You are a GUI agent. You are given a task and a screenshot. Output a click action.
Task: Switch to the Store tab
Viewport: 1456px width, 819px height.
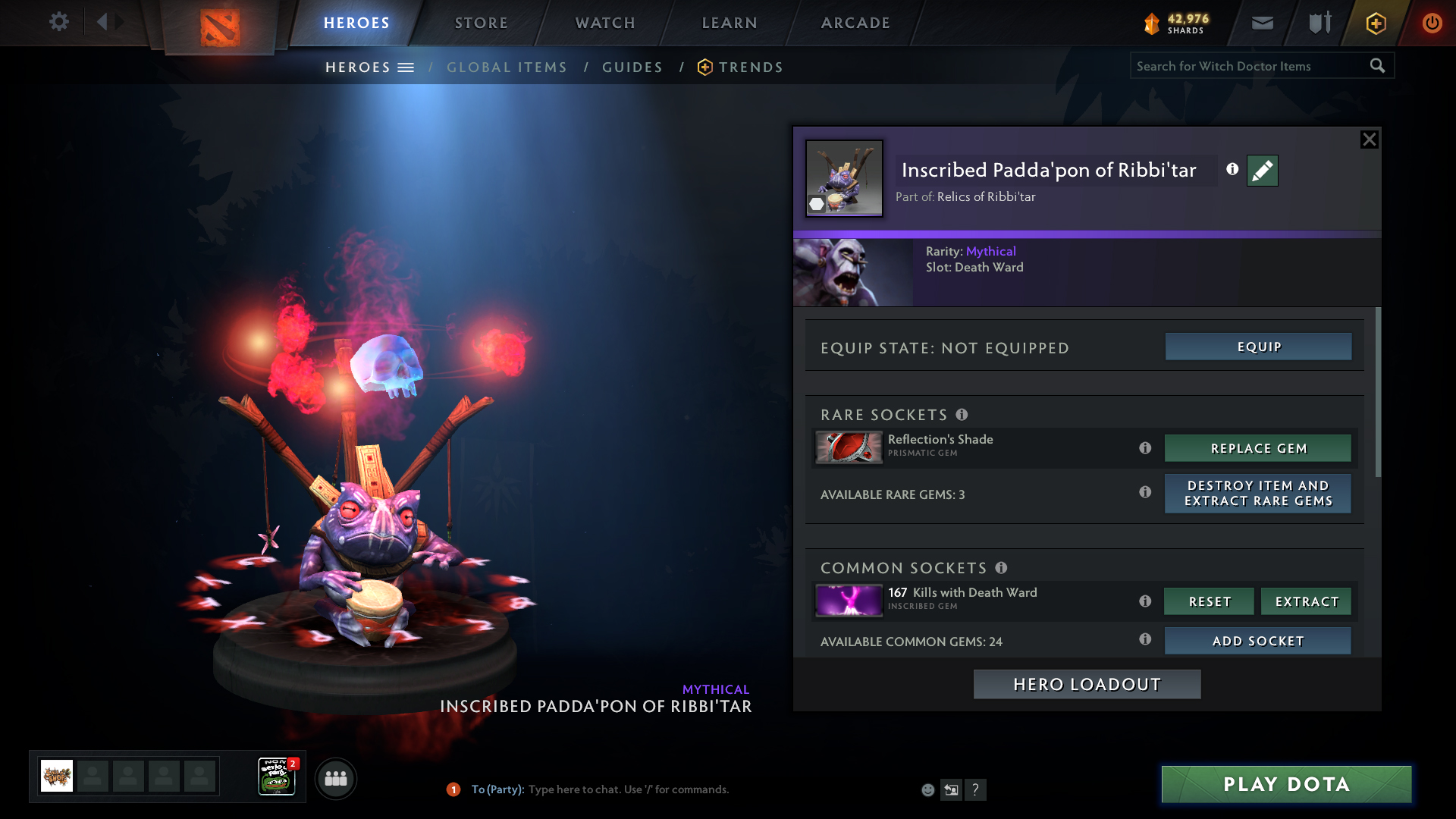click(x=482, y=23)
